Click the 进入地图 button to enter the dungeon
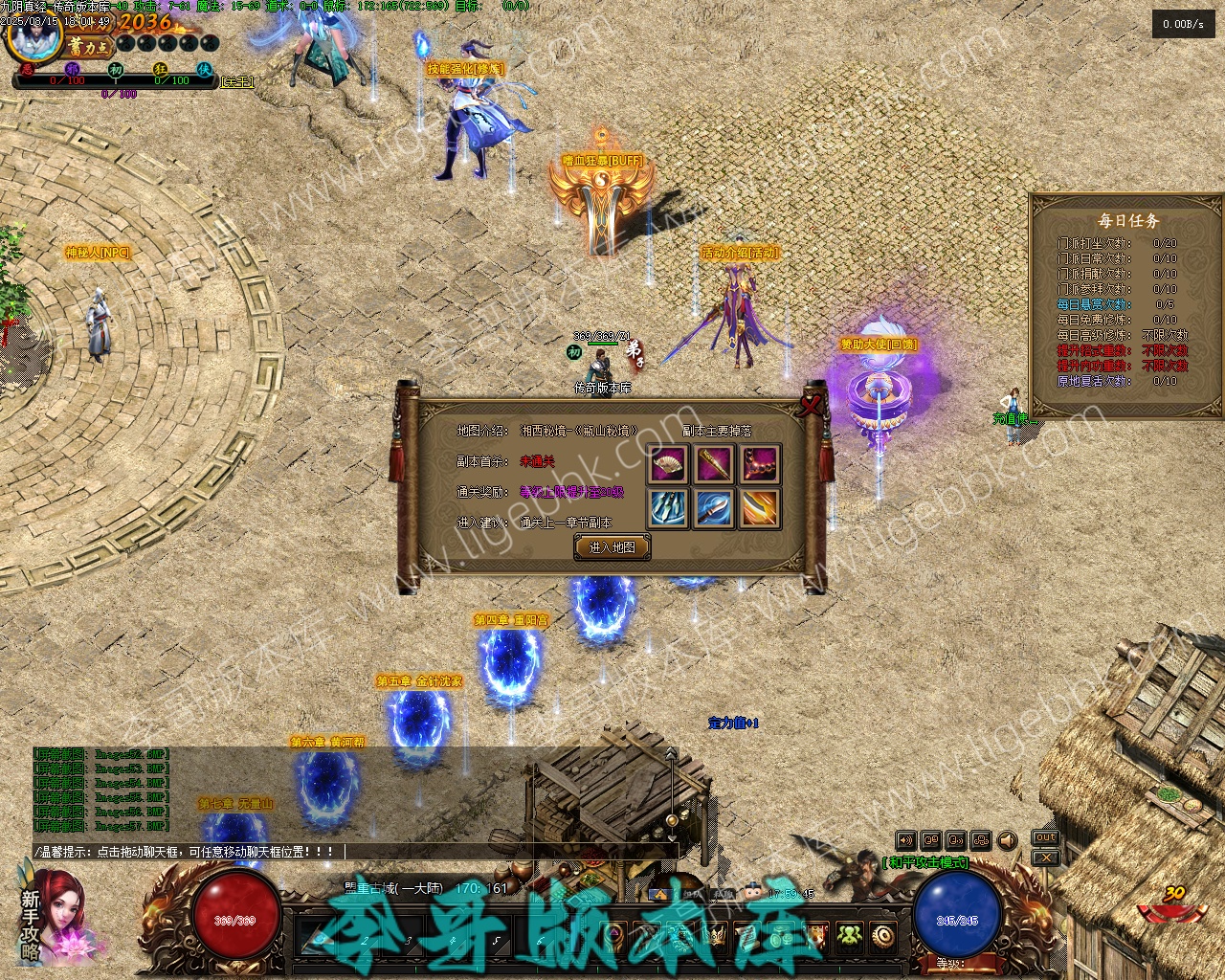Image resolution: width=1225 pixels, height=980 pixels. point(612,547)
